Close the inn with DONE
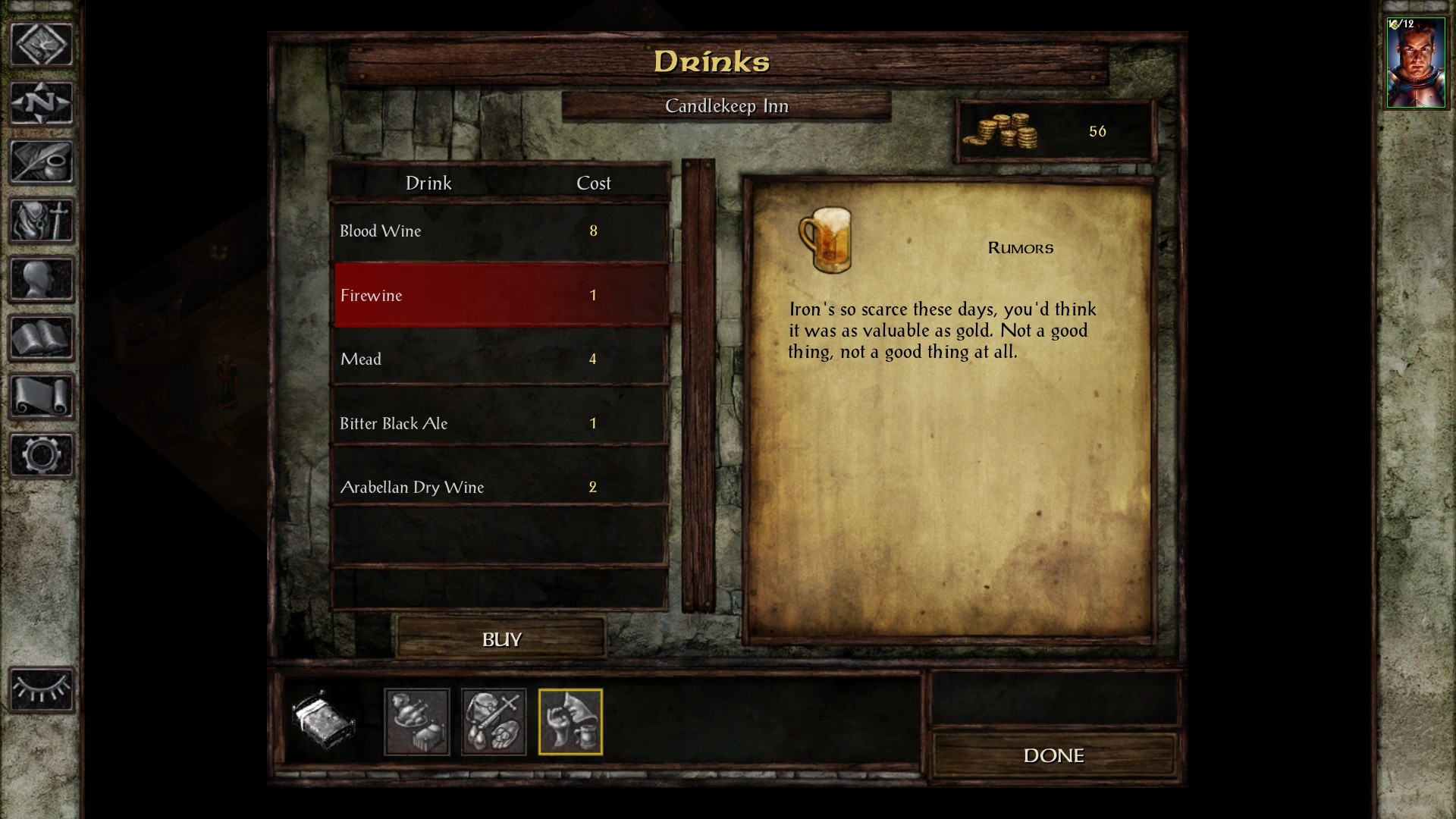 click(x=1053, y=755)
